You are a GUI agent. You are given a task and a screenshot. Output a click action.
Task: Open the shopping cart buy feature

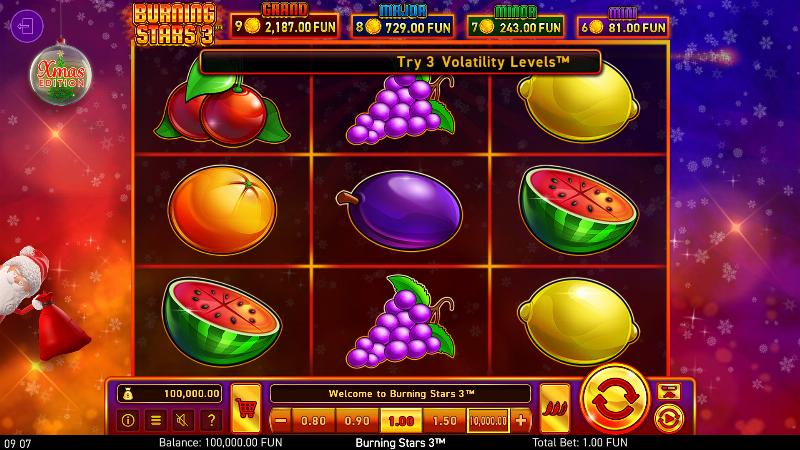click(246, 408)
